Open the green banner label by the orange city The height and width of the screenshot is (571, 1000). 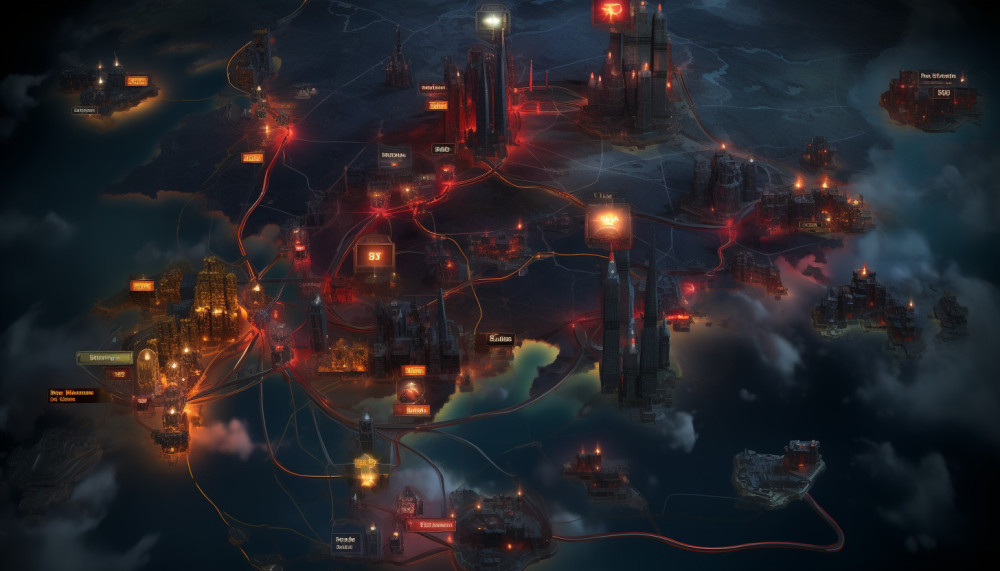[104, 357]
